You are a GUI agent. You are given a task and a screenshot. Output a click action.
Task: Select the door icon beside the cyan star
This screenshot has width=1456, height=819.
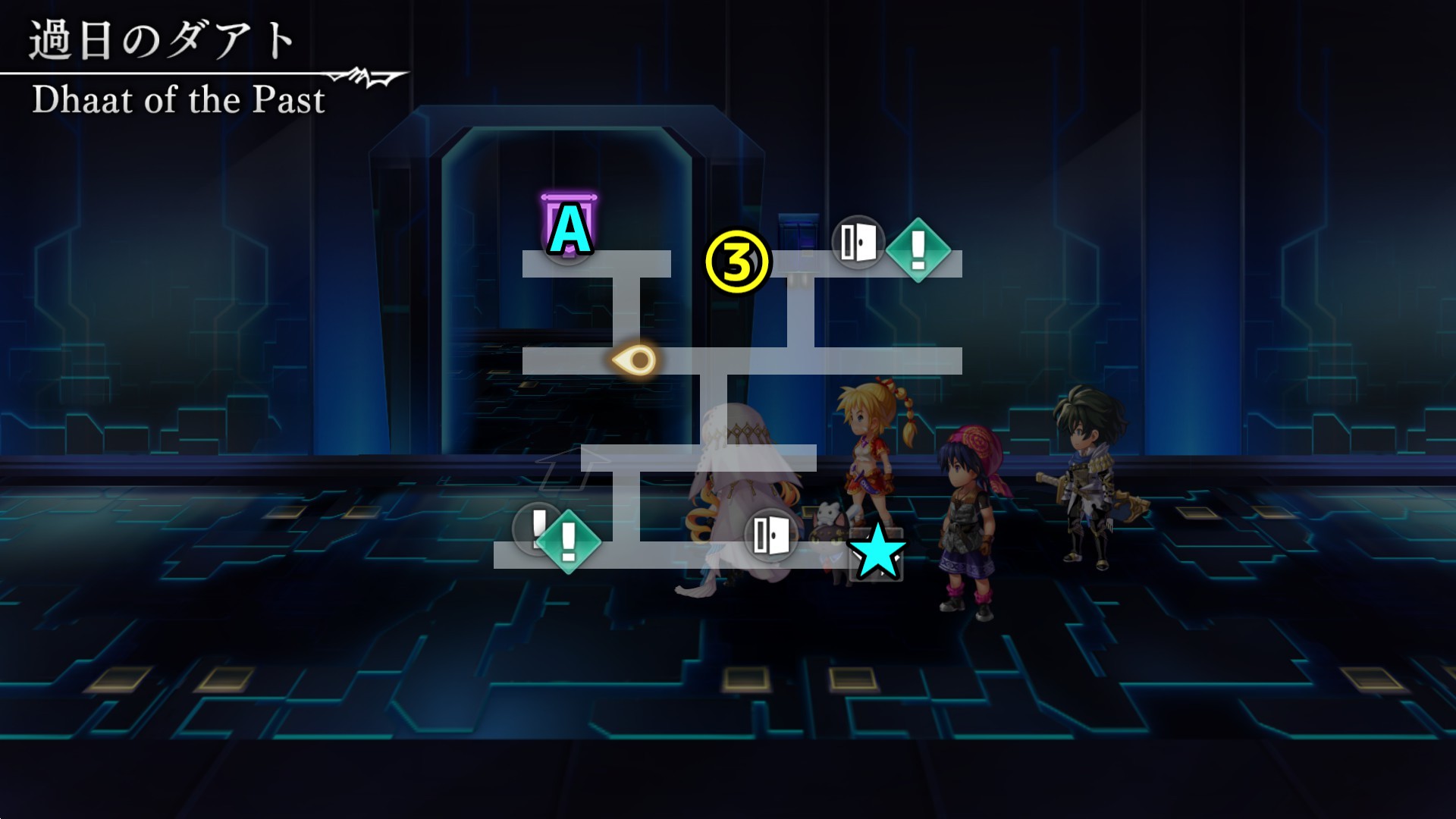tap(770, 535)
